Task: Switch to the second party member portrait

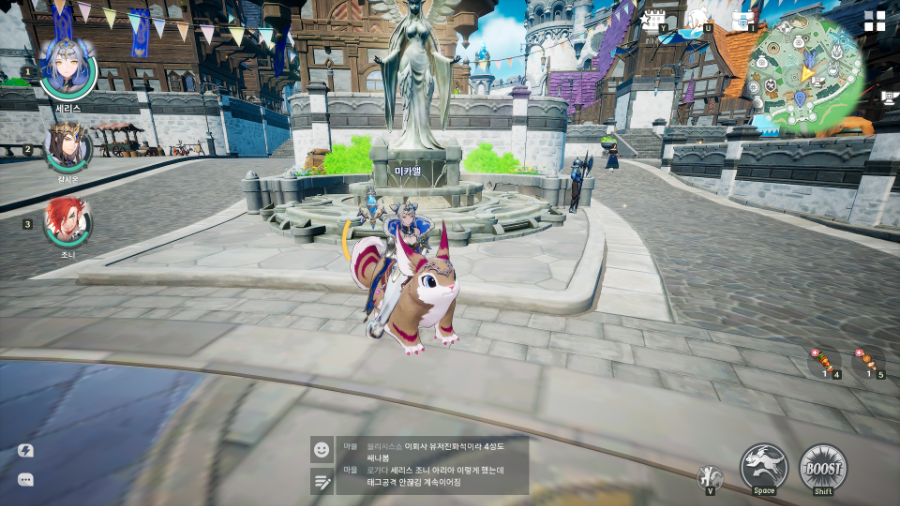Action: pyautogui.click(x=68, y=147)
